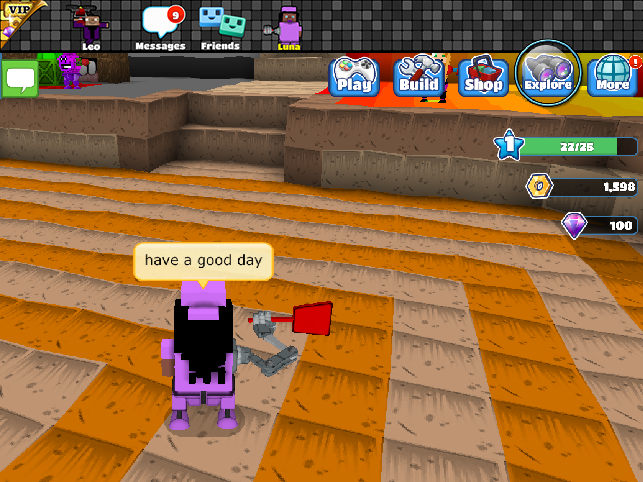The width and height of the screenshot is (643, 482).
Task: Select the Luna avatar
Action: click(288, 26)
